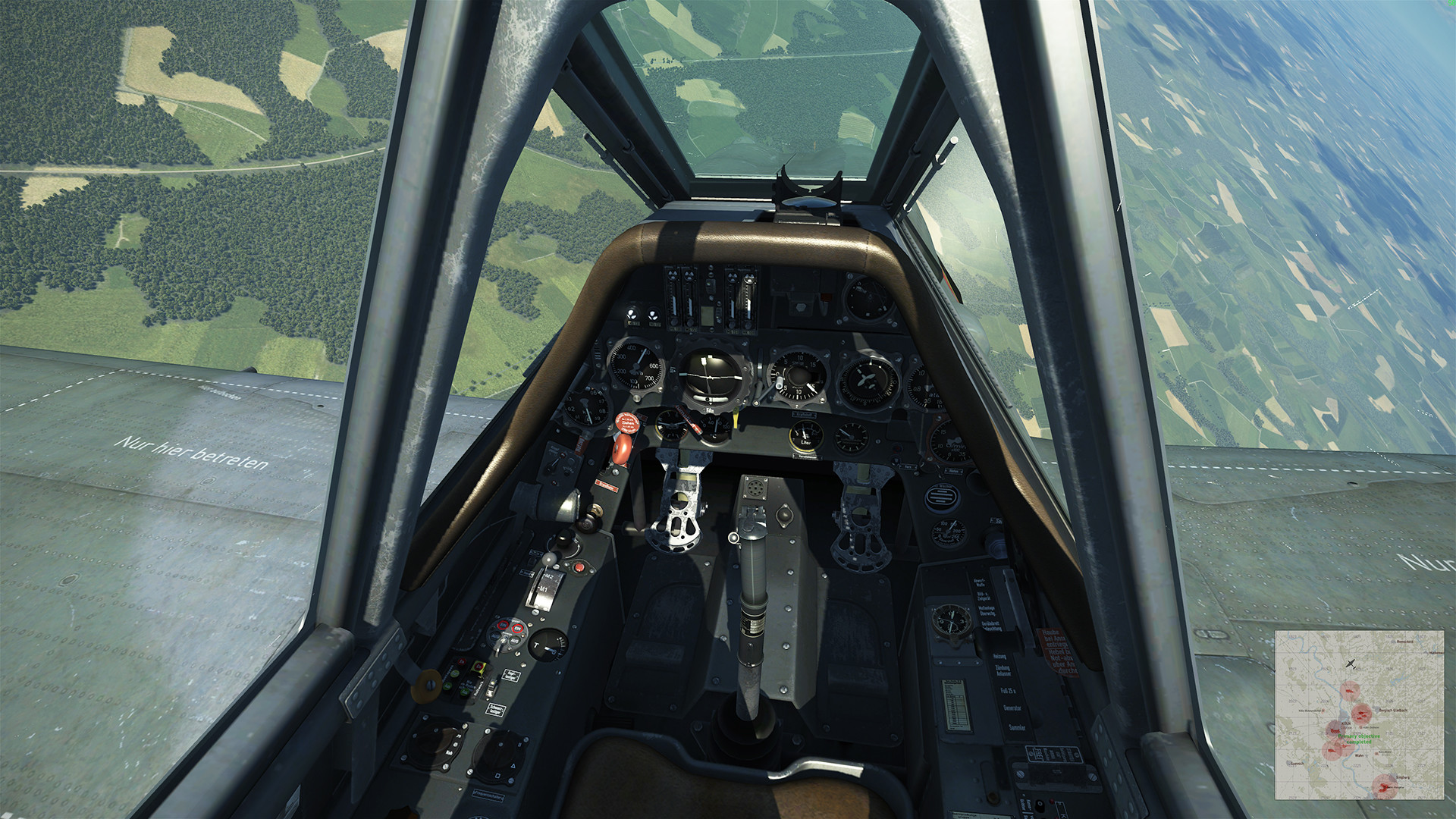Click the Primary objective completed message

[1359, 739]
